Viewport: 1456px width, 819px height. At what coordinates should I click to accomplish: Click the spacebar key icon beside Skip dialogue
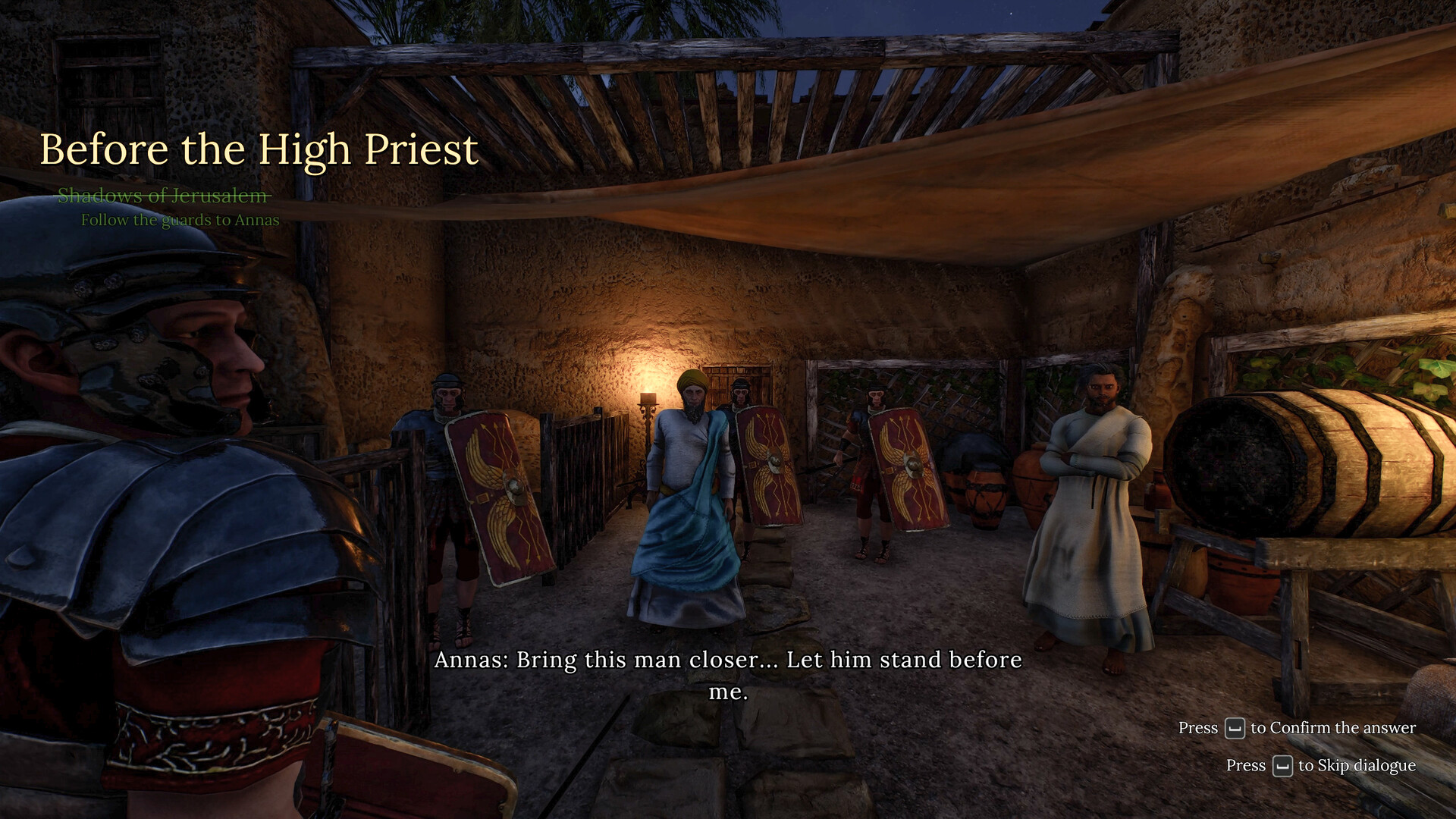point(1283,766)
